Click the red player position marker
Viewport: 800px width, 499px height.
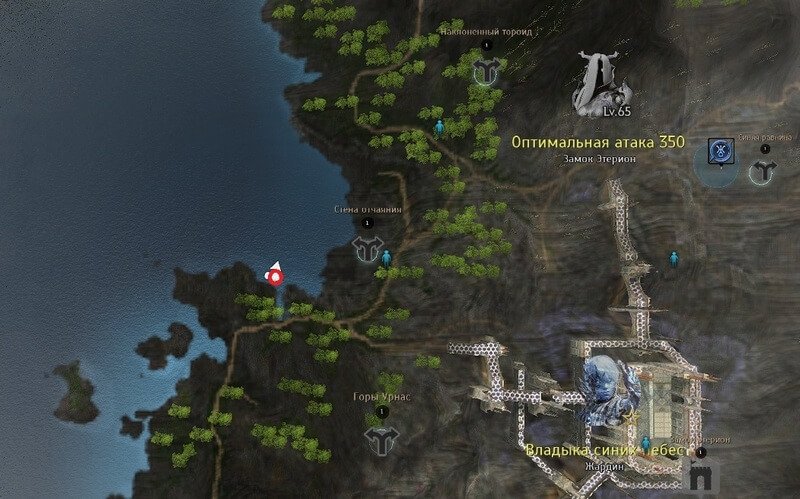point(274,275)
